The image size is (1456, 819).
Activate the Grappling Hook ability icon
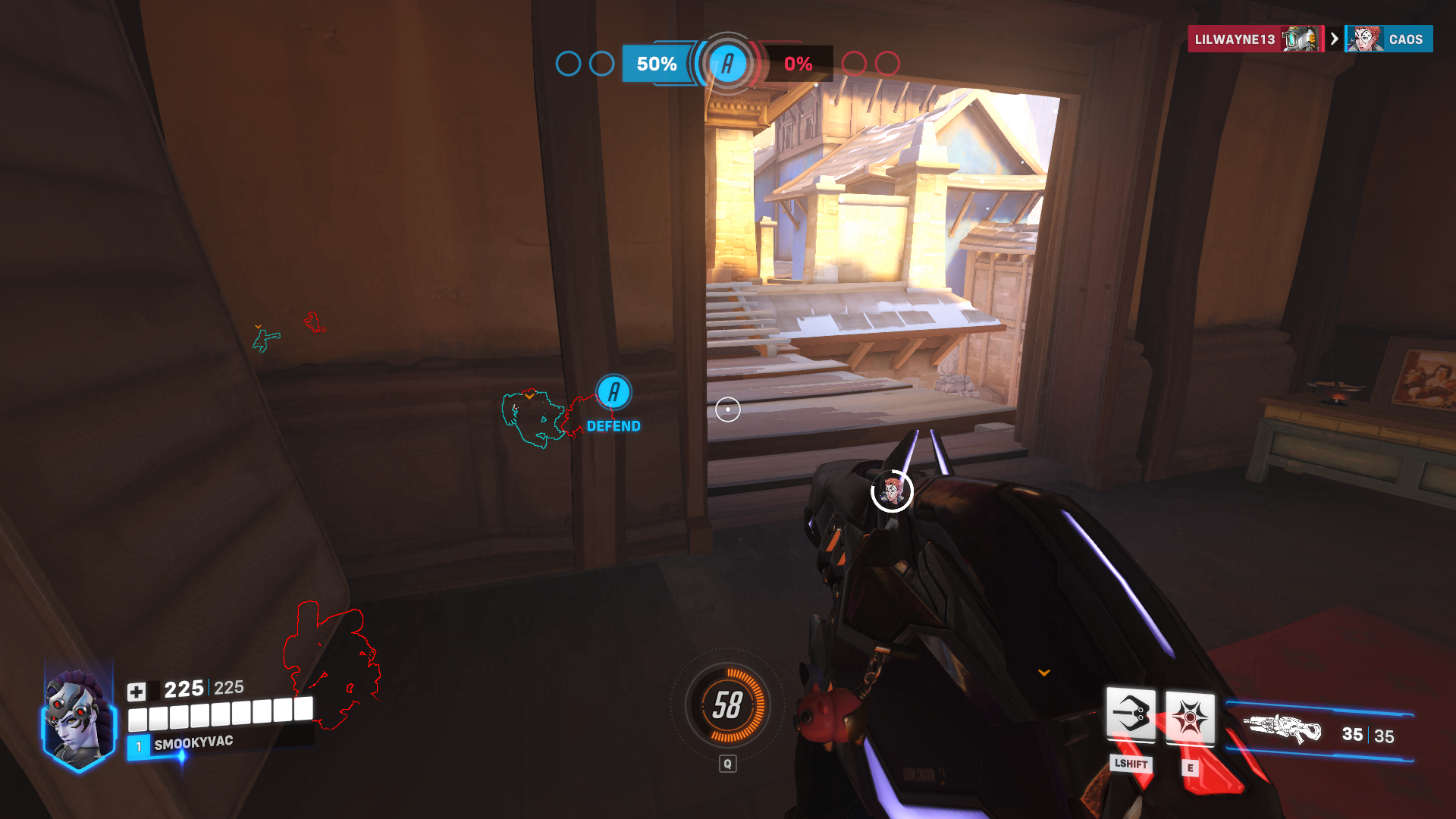(1131, 714)
